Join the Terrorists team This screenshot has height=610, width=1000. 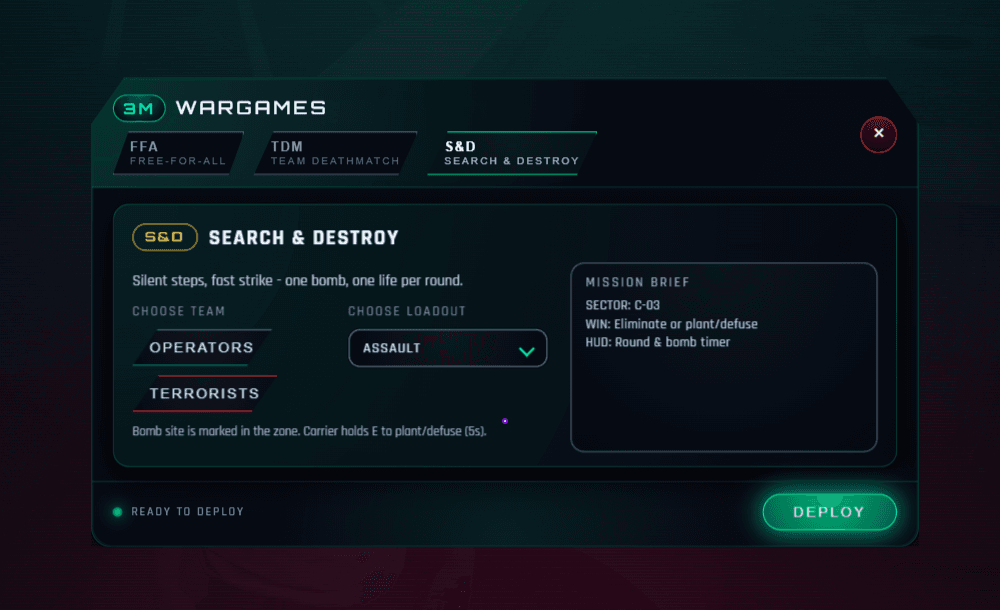(x=204, y=393)
